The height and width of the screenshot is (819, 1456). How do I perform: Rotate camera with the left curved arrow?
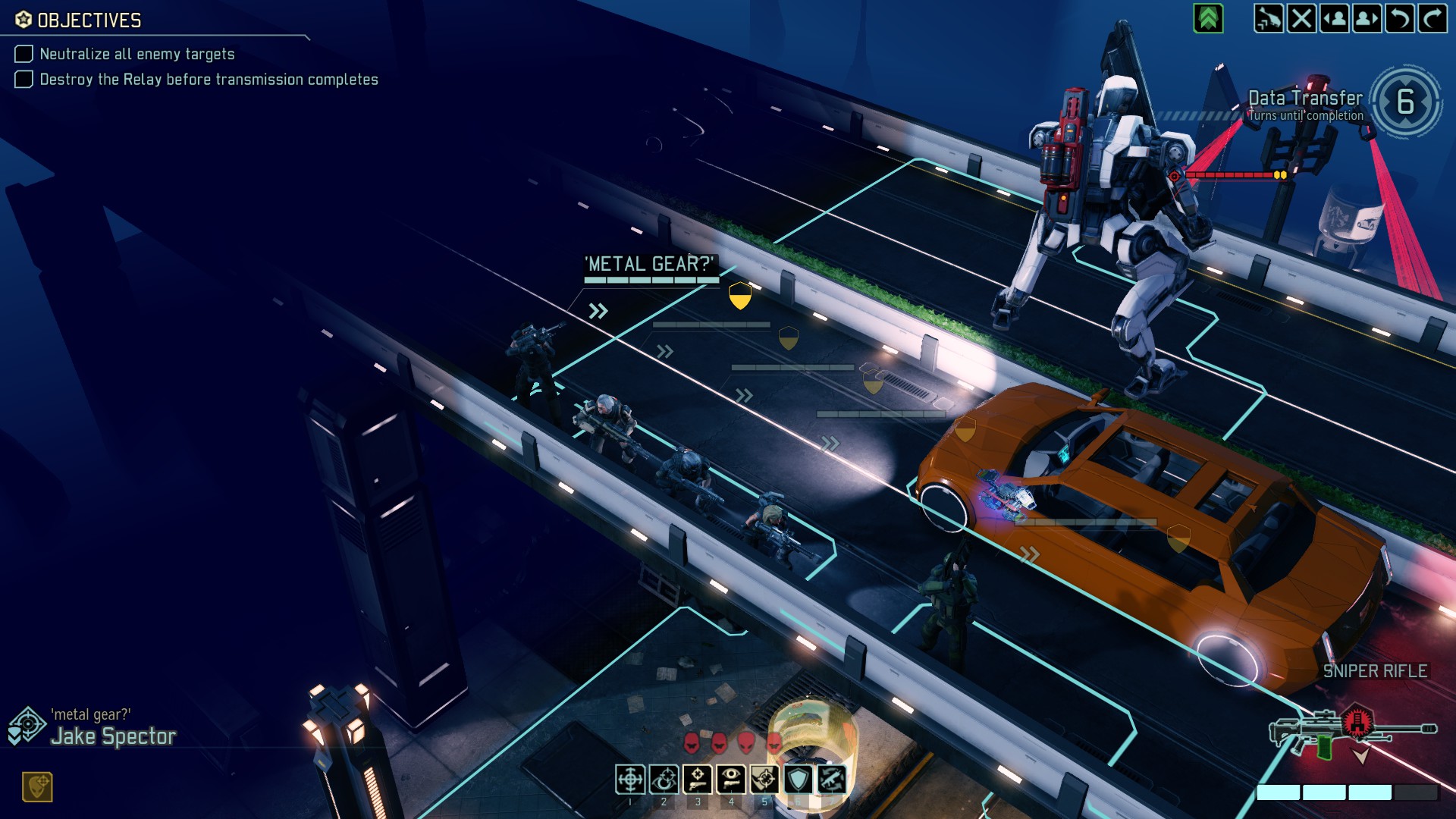[x=1399, y=18]
